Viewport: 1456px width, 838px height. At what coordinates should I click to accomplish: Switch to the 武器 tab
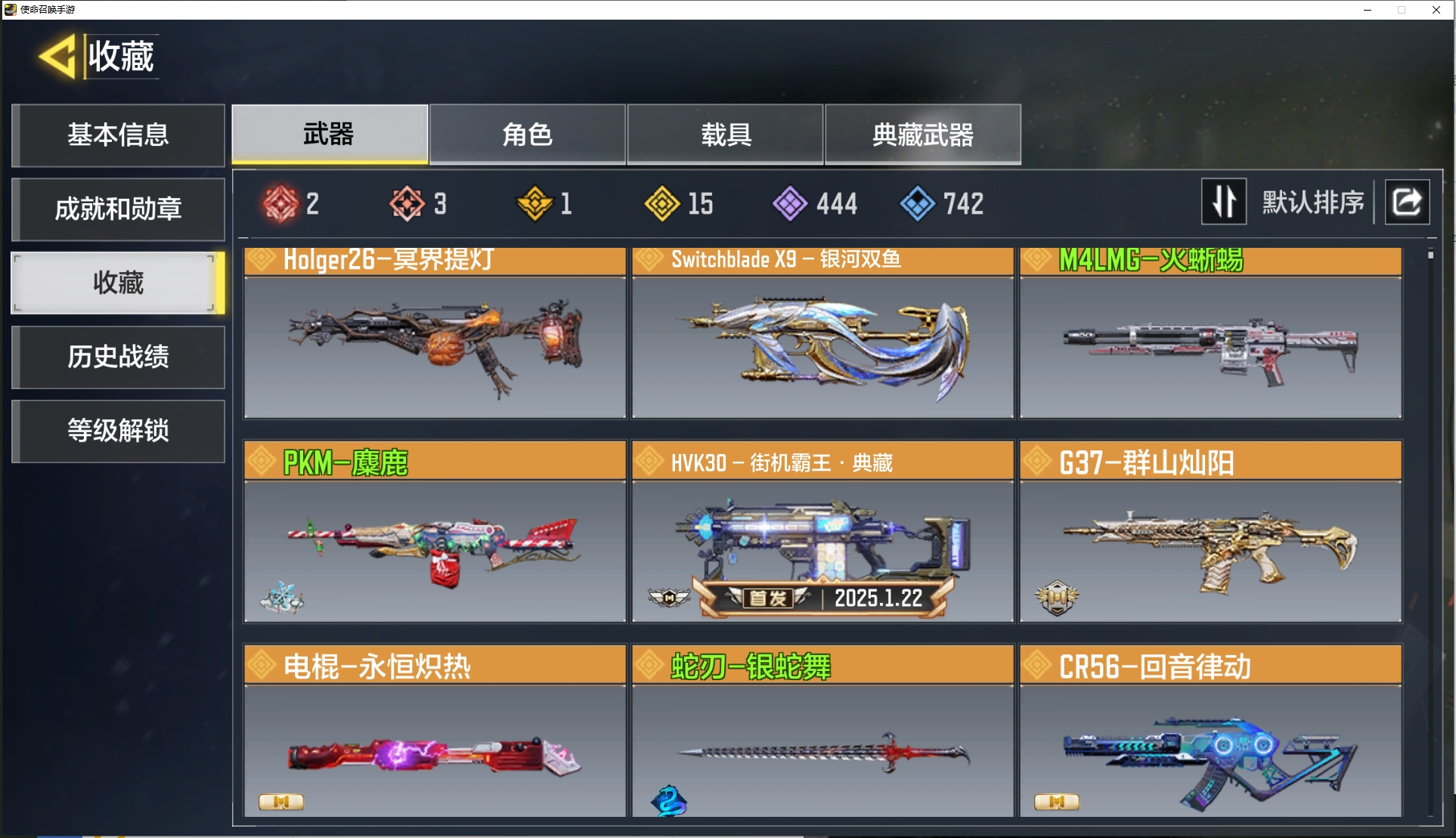point(330,135)
